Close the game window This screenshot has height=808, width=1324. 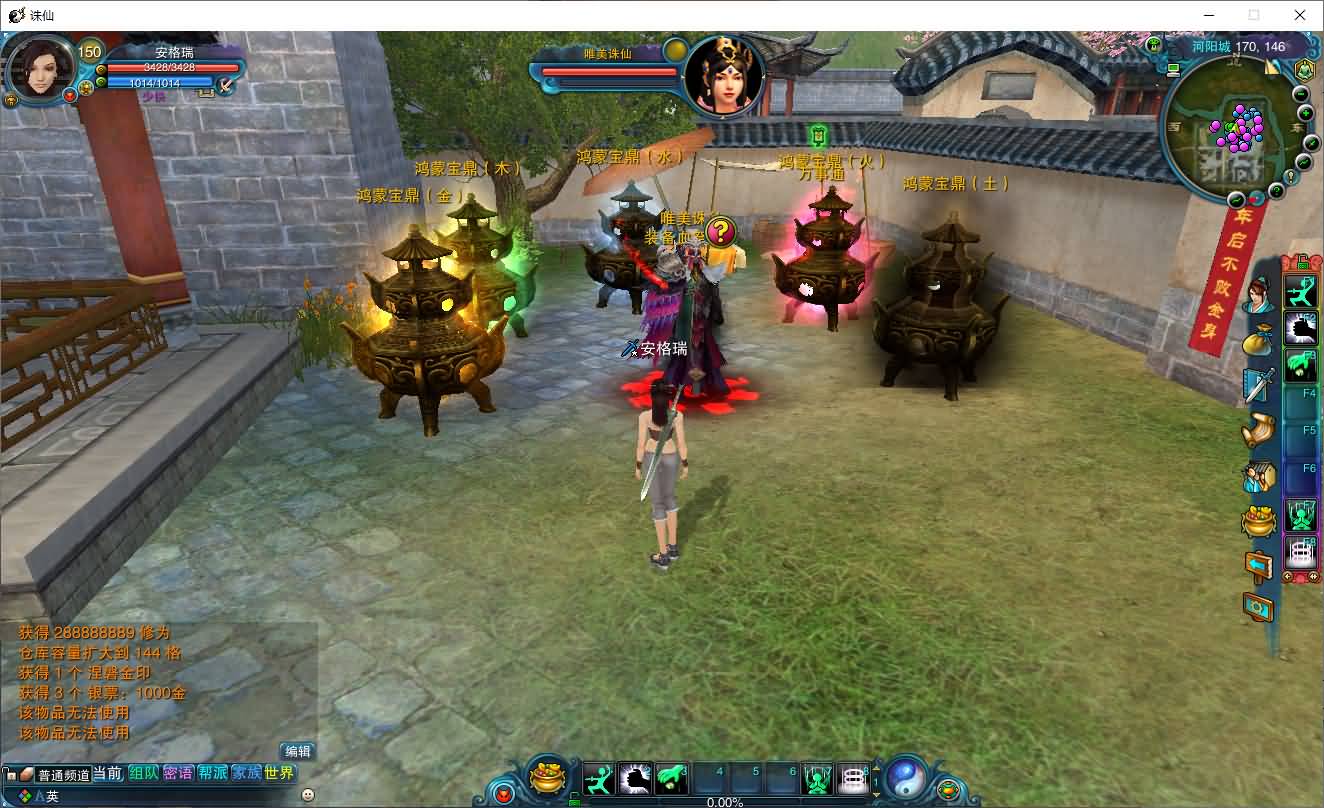click(x=1300, y=15)
